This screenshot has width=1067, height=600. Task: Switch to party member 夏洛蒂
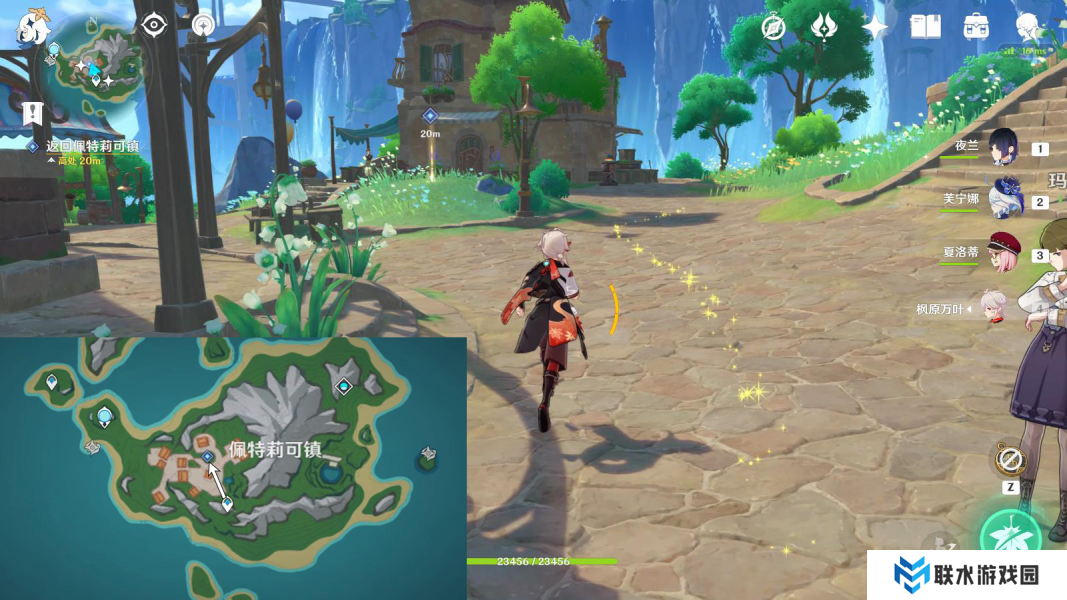click(x=1003, y=252)
